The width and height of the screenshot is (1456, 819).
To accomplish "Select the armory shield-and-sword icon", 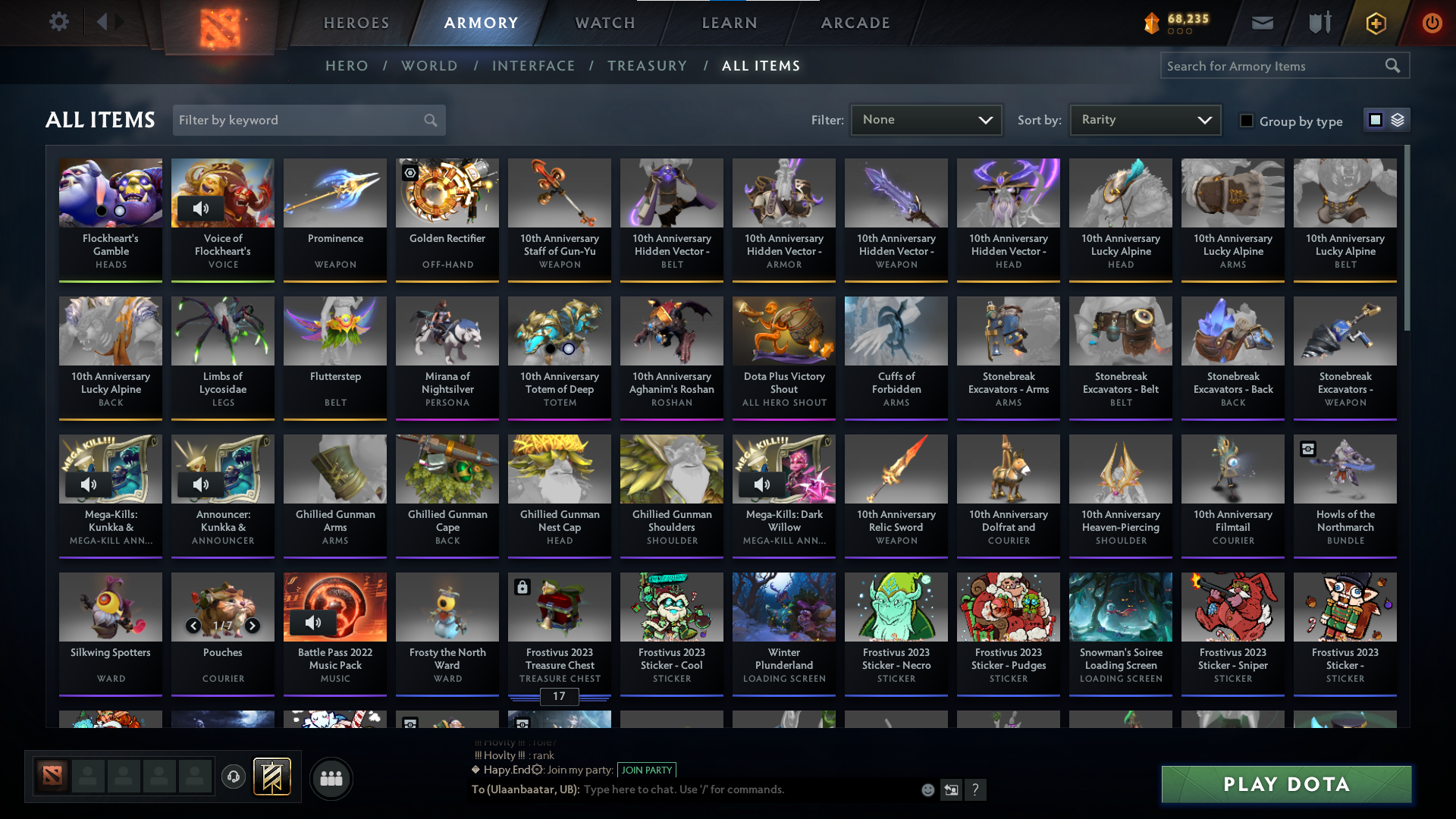I will [x=1319, y=23].
